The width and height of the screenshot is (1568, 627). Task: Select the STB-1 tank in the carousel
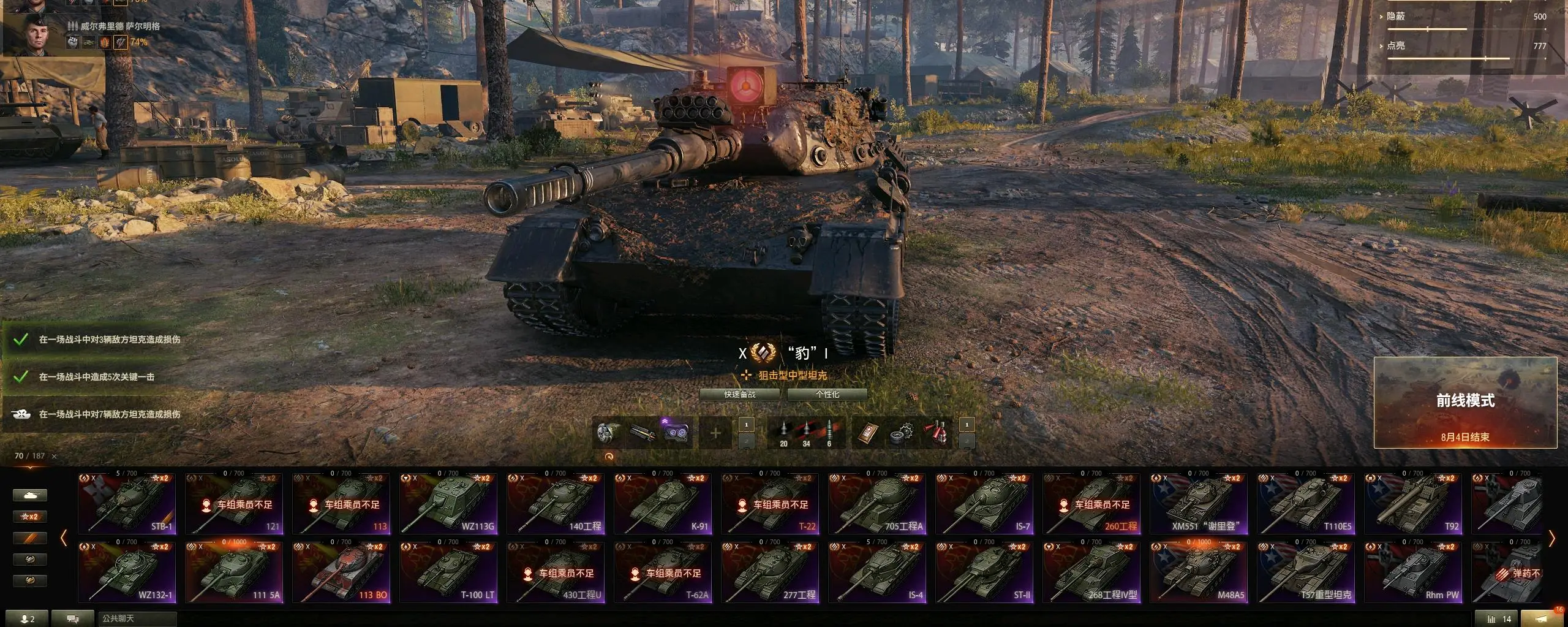(127, 503)
